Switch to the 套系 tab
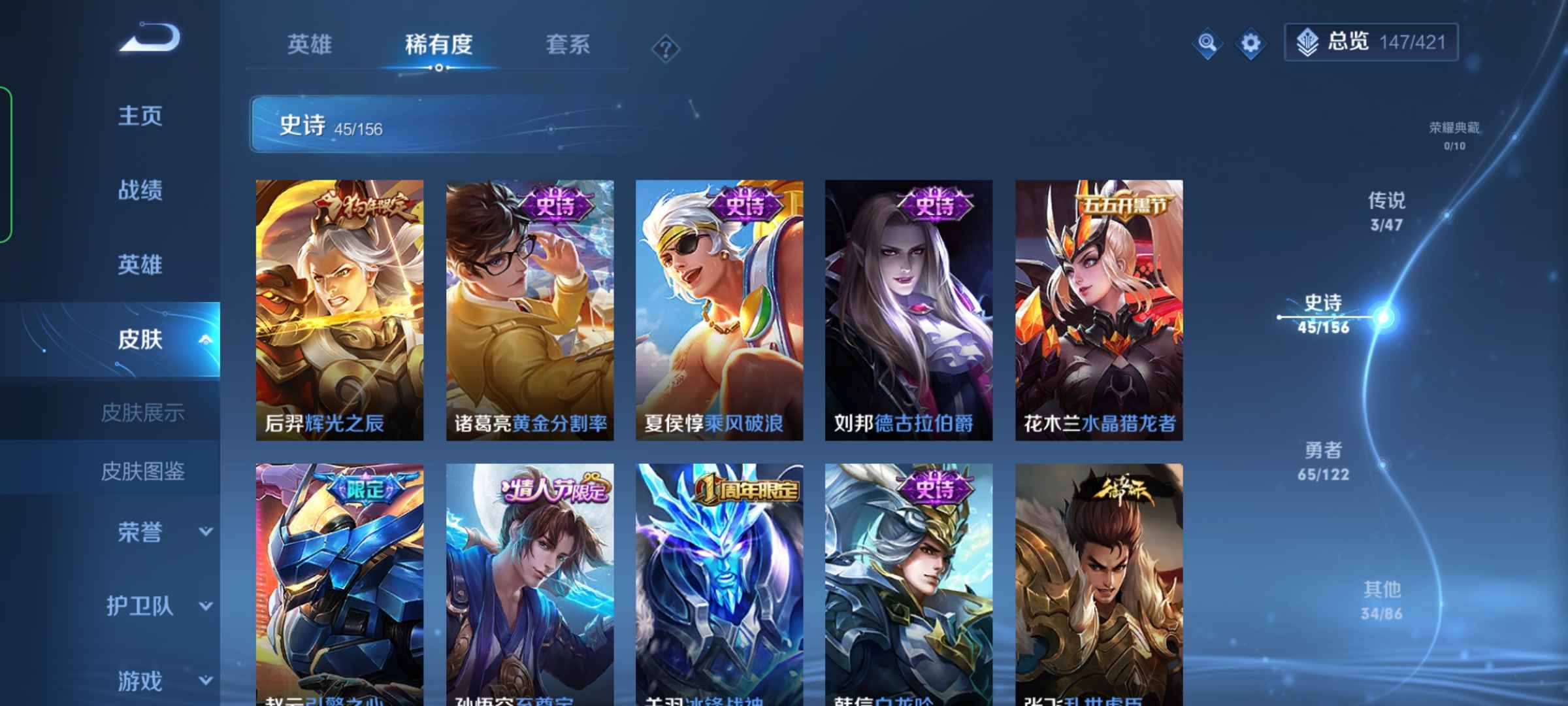This screenshot has width=1568, height=706. pos(567,44)
